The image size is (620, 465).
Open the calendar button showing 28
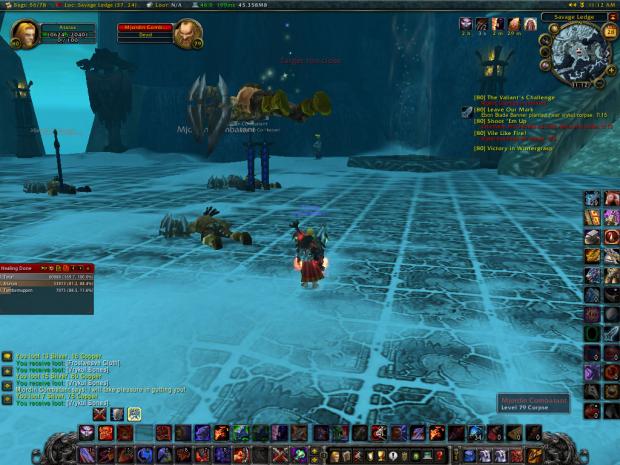[x=610, y=31]
